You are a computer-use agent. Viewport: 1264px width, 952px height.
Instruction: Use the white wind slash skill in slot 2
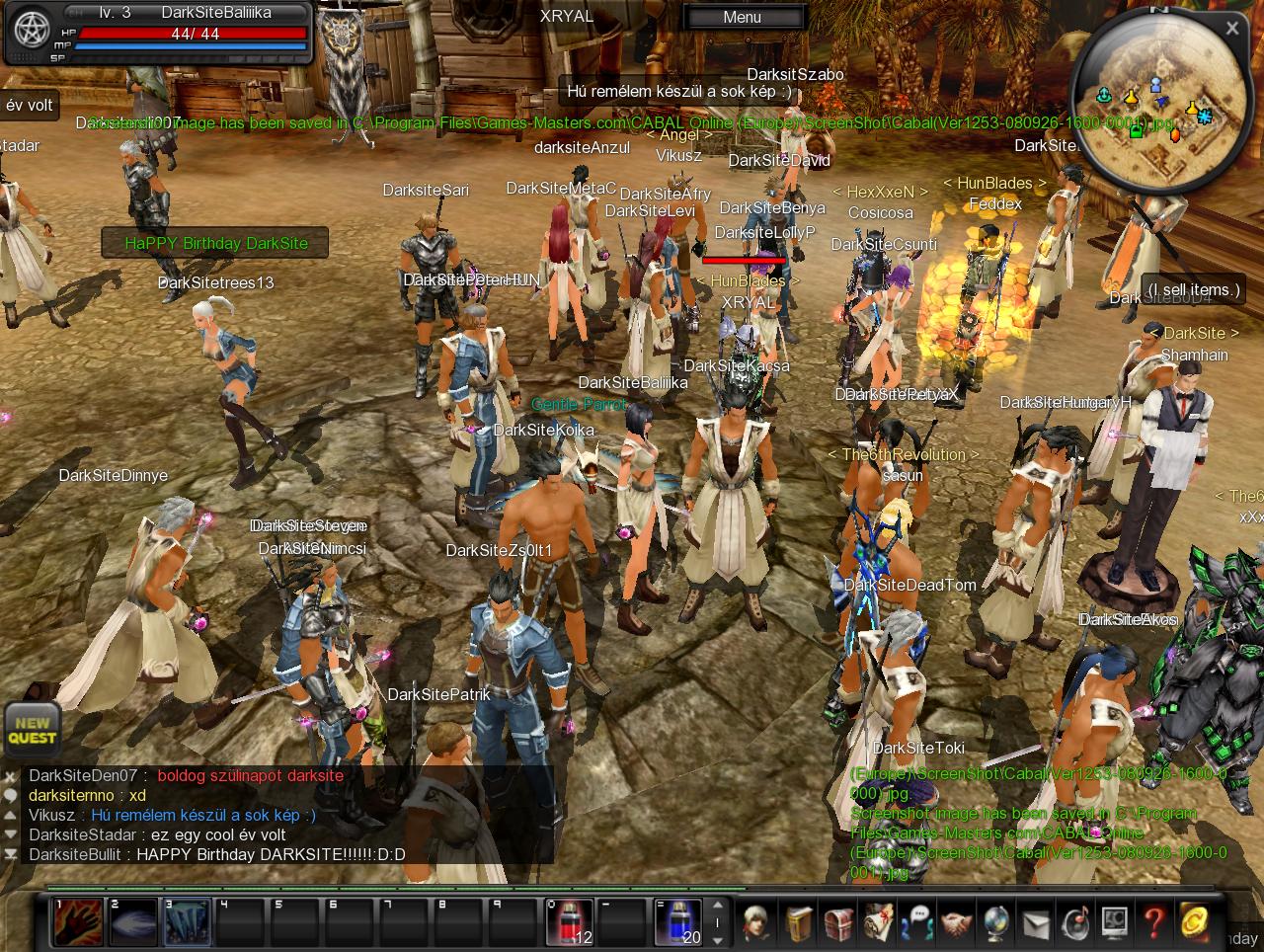131,921
